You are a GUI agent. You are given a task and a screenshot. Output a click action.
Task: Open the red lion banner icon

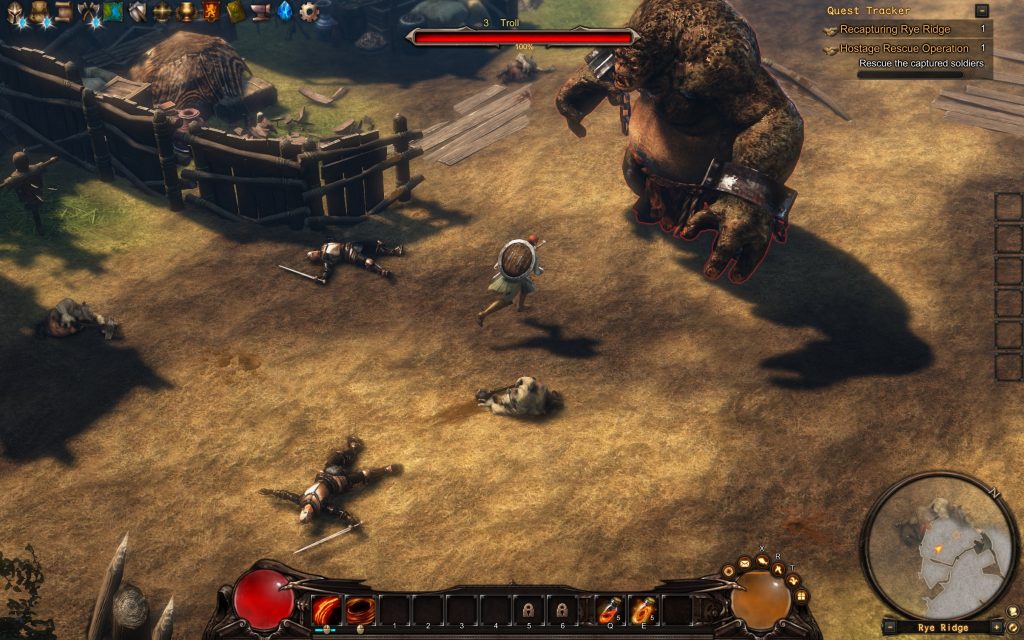pyautogui.click(x=211, y=12)
